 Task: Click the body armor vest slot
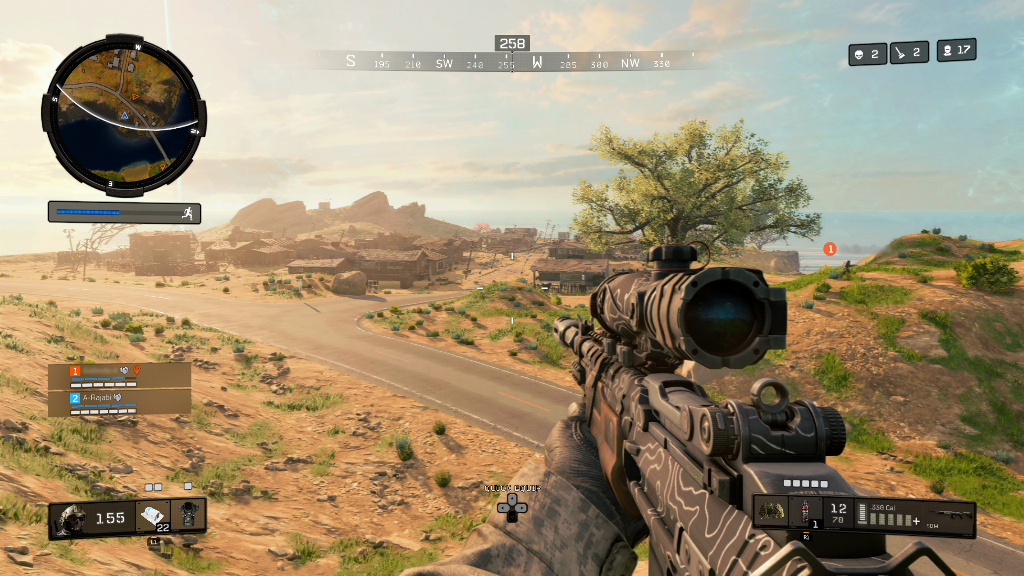tap(188, 516)
